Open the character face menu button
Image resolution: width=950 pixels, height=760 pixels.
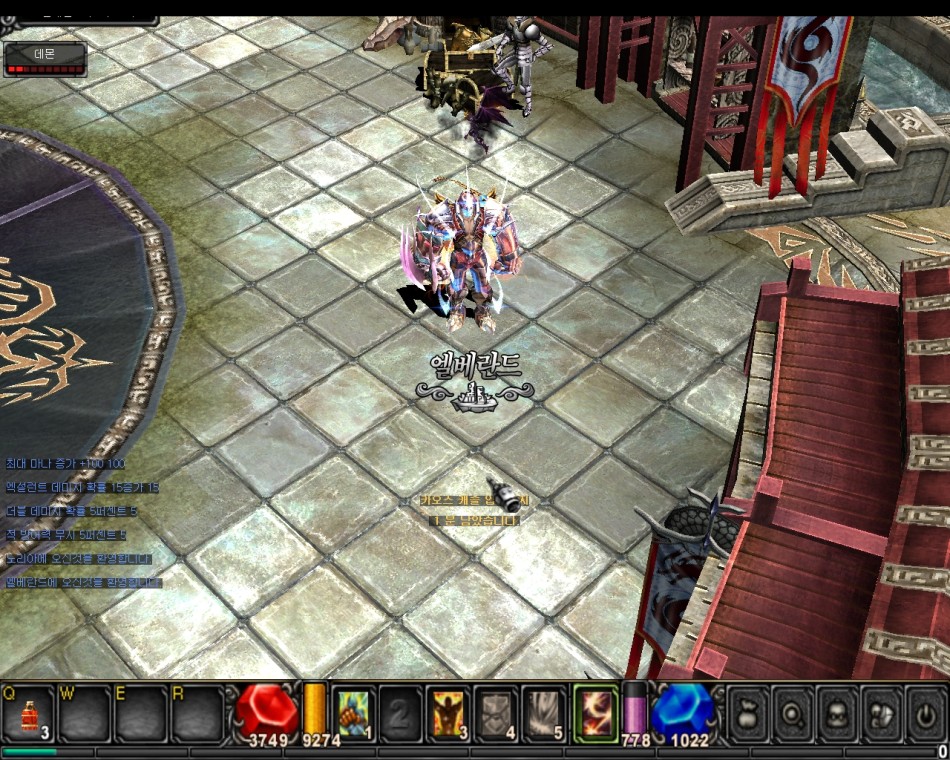(x=838, y=714)
